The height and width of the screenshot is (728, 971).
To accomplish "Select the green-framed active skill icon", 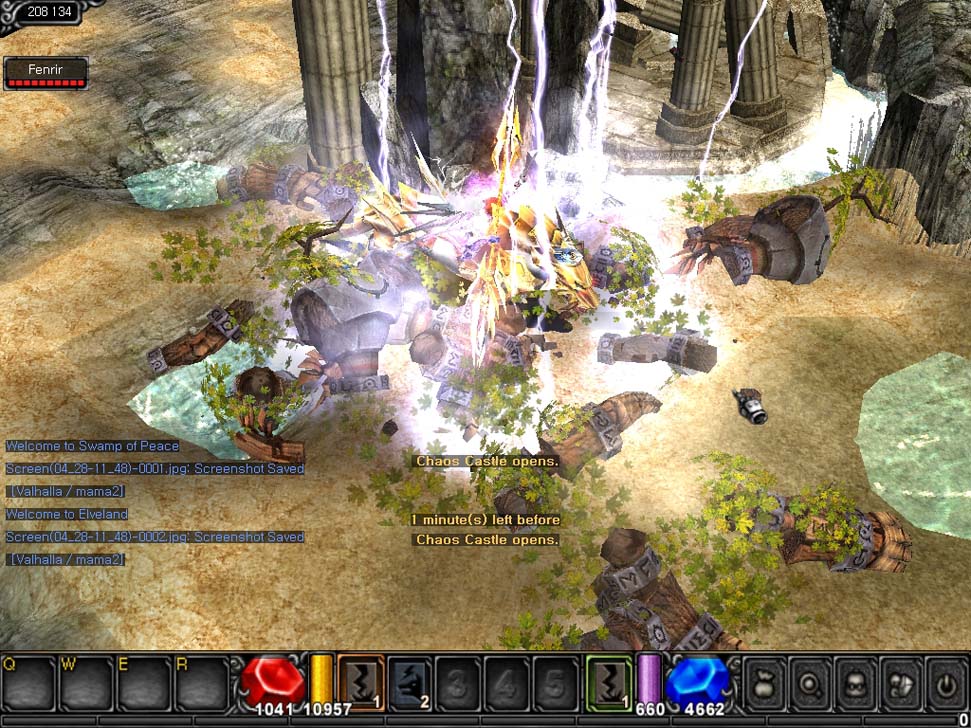I will [609, 682].
